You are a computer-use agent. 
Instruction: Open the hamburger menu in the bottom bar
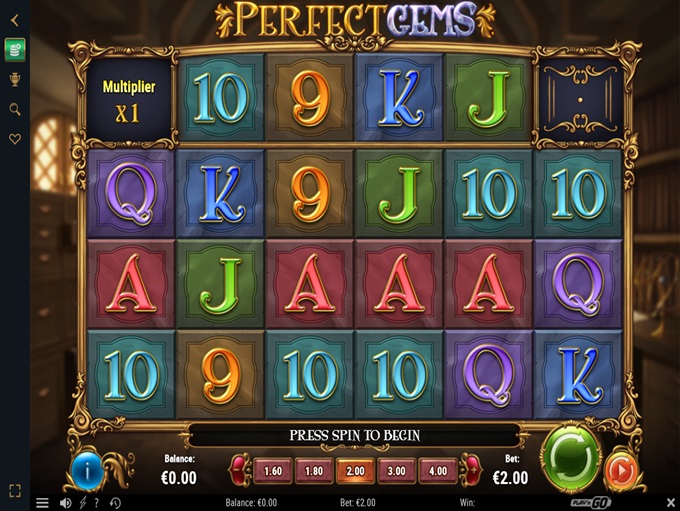[x=42, y=502]
